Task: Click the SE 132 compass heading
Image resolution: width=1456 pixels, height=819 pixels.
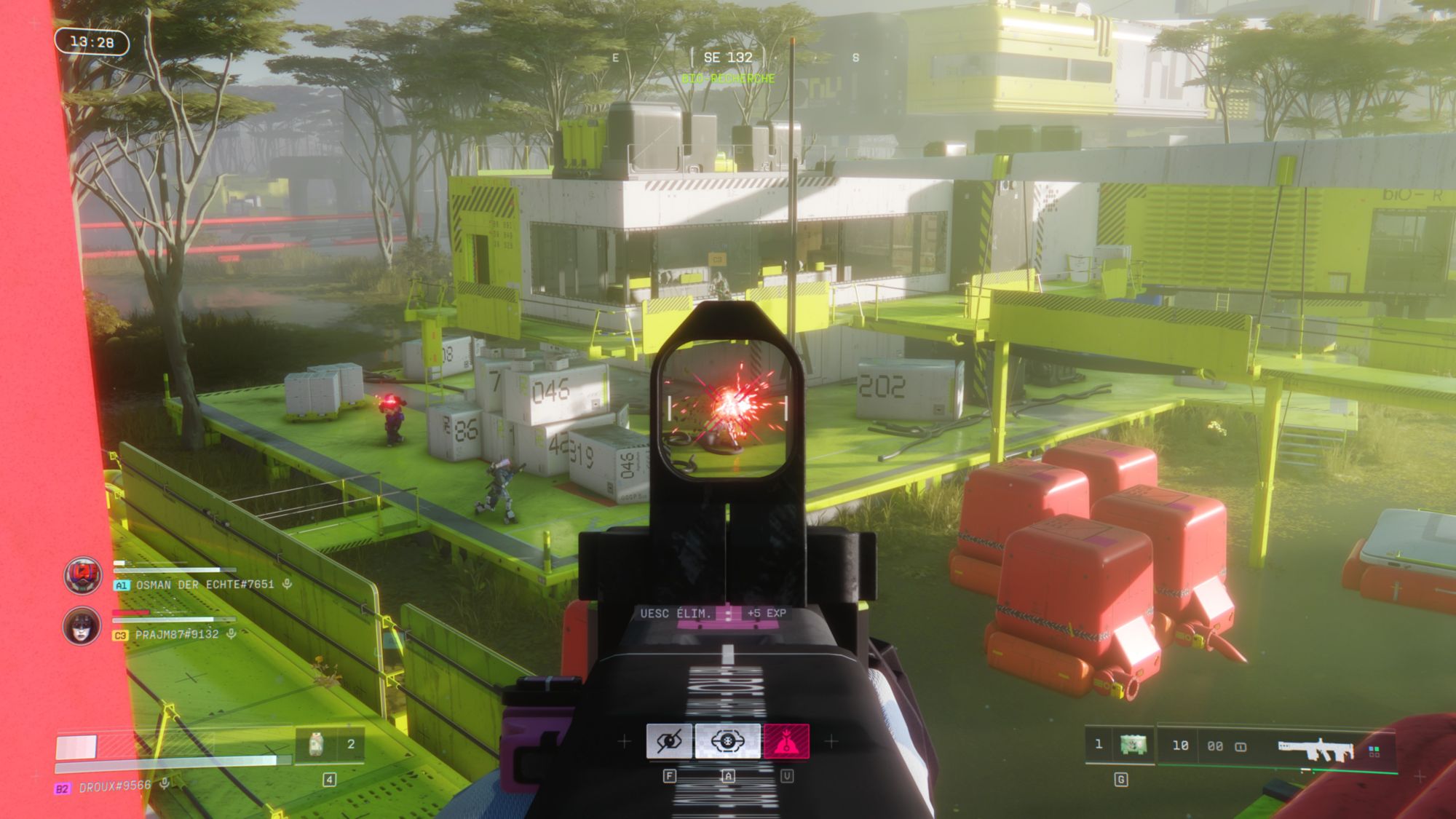Action: pyautogui.click(x=728, y=57)
